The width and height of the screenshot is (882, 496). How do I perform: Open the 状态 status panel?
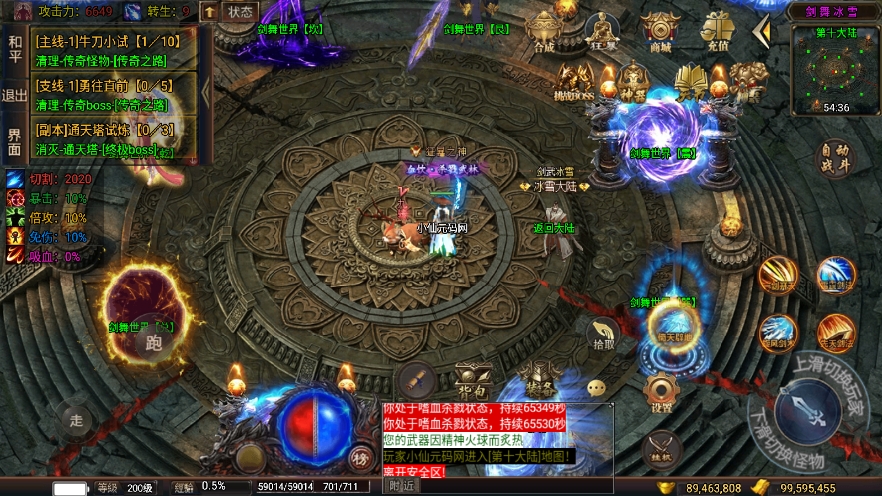tap(240, 12)
